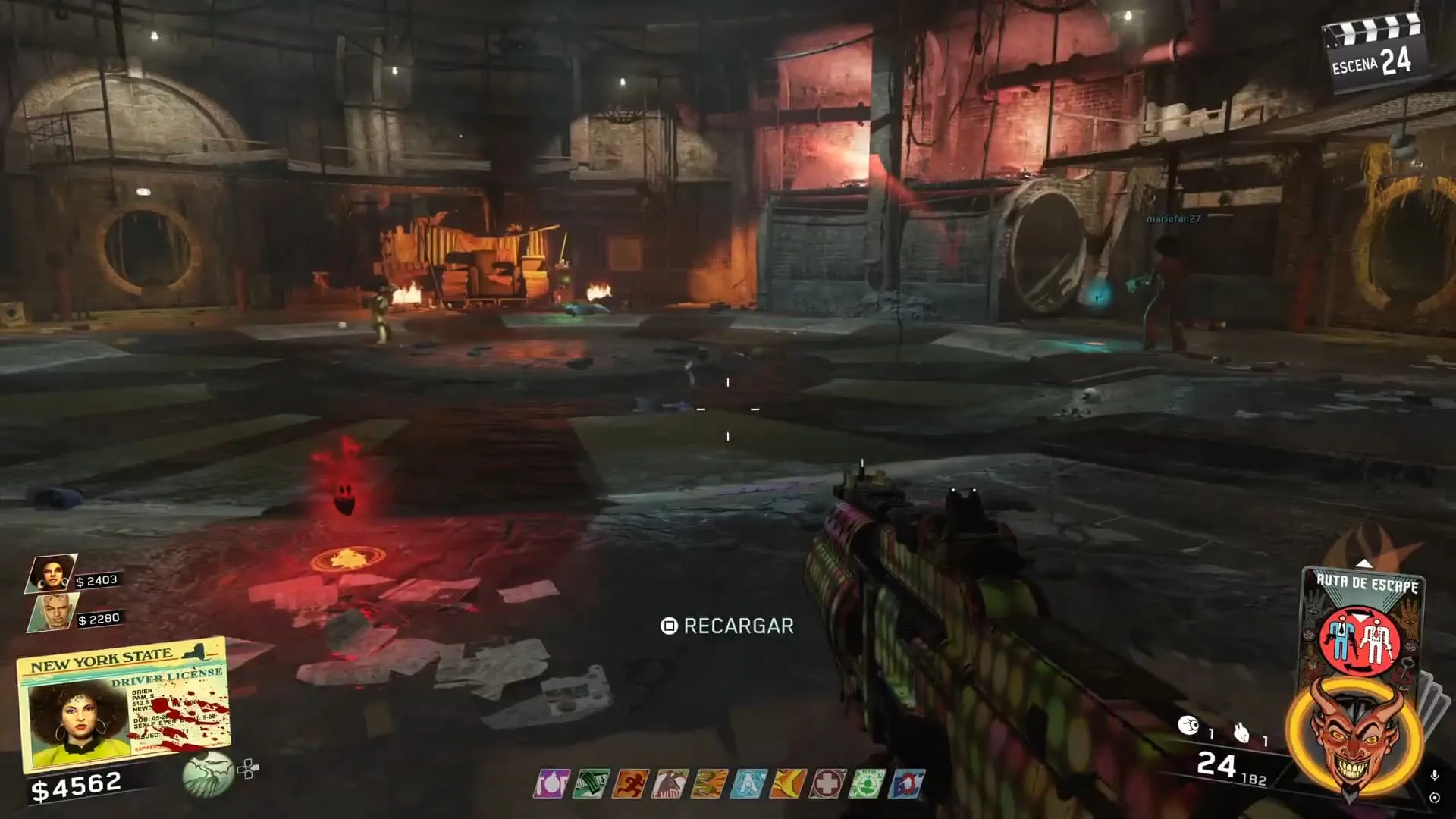Select the blue and red BOOM perk icon
Screen dimensions: 1456x819
[x=907, y=783]
